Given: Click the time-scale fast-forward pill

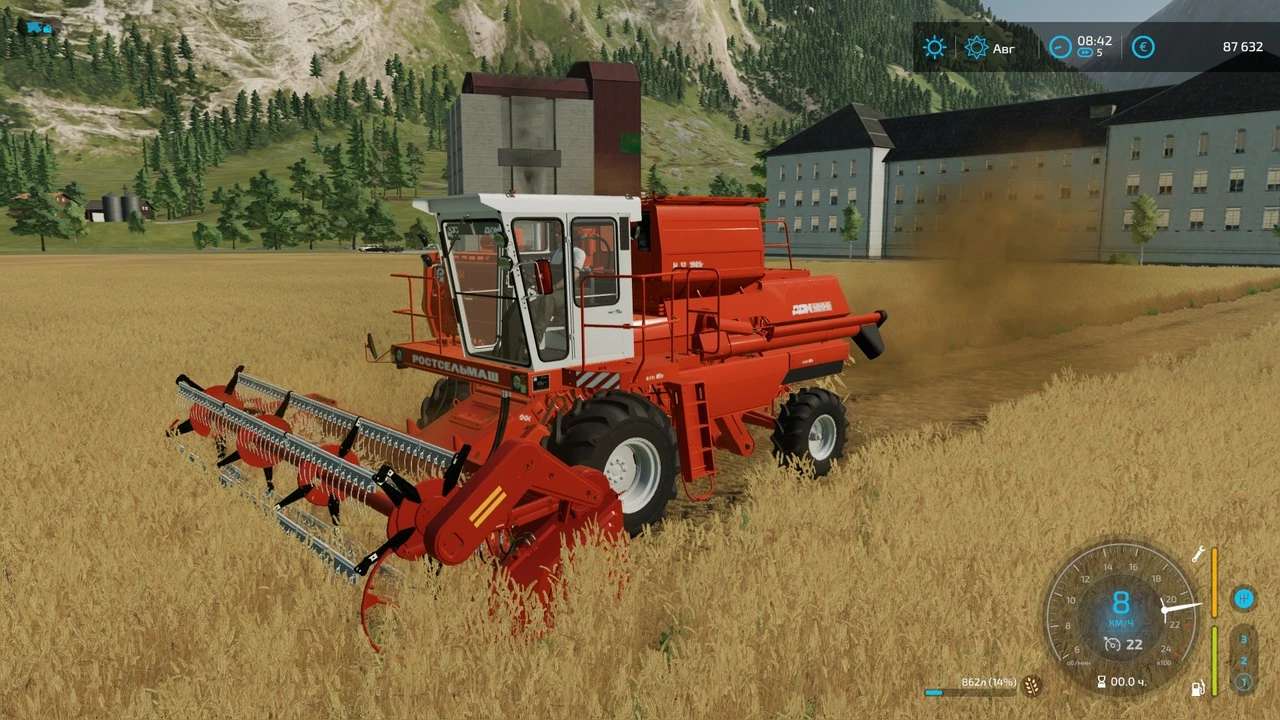Looking at the screenshot, I should (x=1085, y=53).
